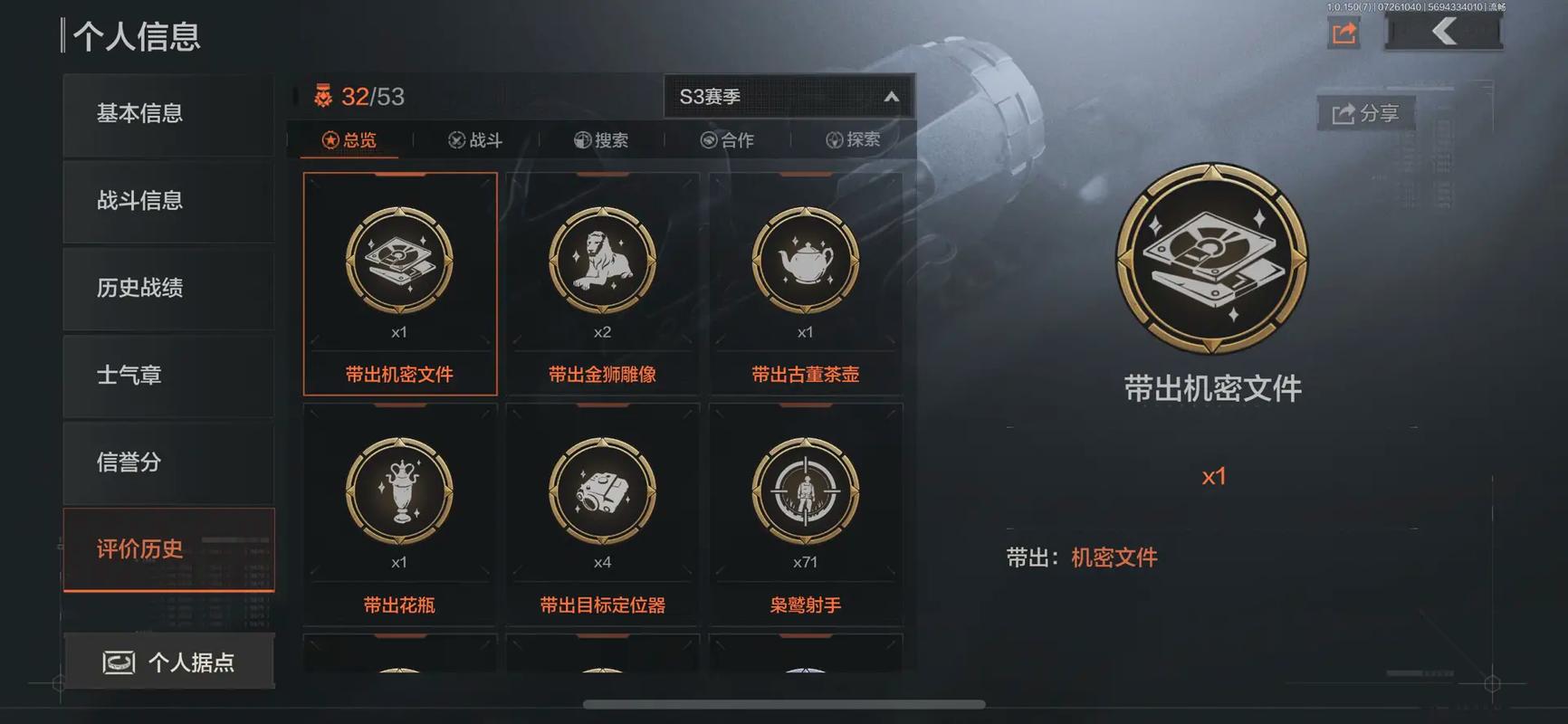Click the 分享 share button

click(x=1365, y=113)
